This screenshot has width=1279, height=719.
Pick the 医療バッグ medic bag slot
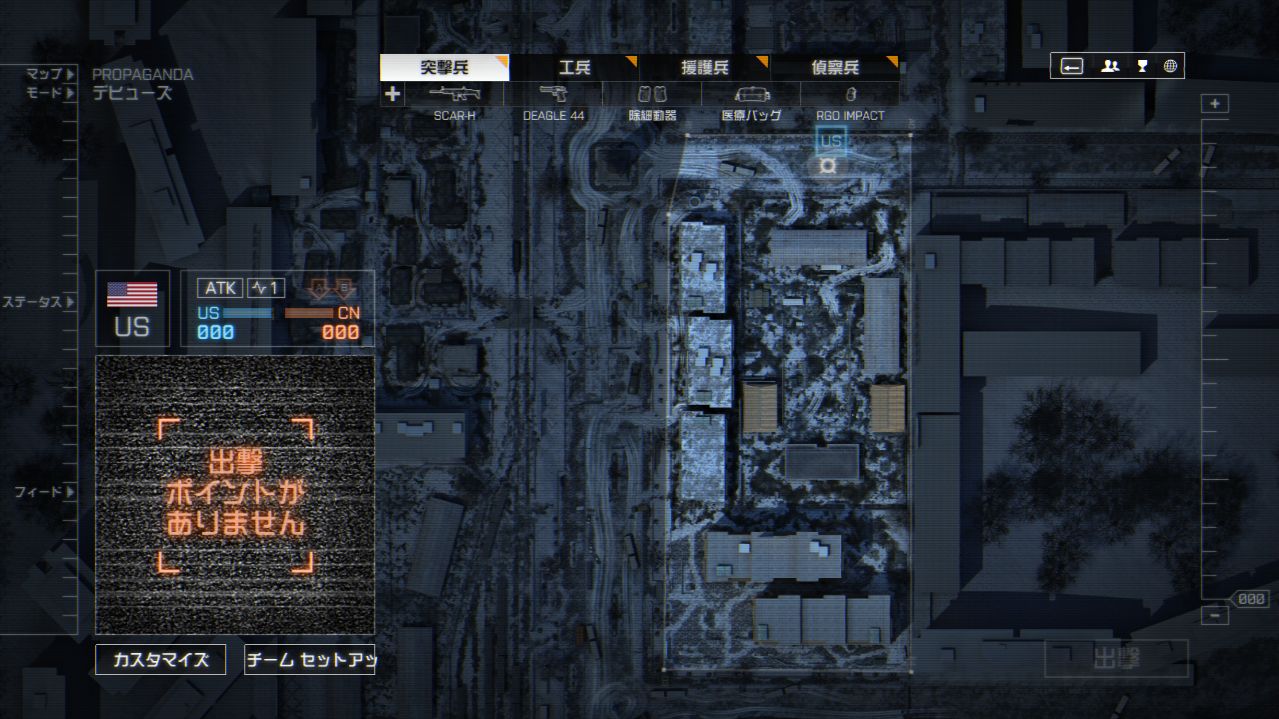point(751,95)
